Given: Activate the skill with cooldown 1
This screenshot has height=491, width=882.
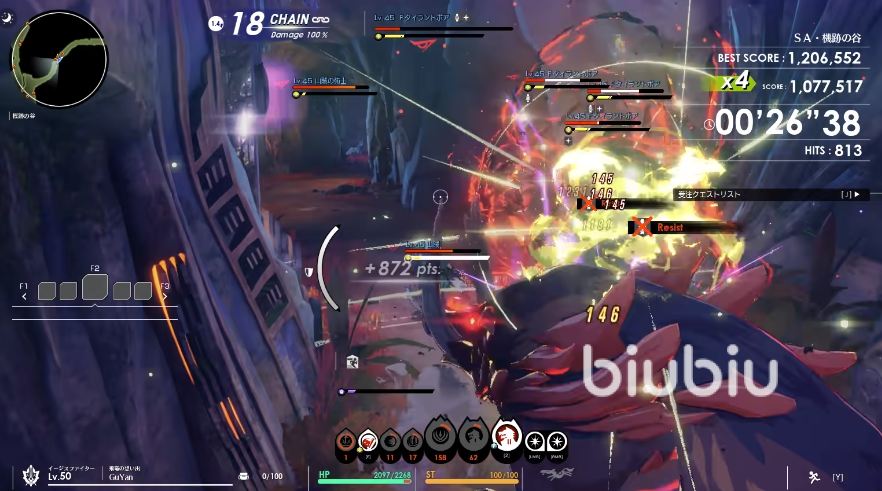Looking at the screenshot, I should (345, 440).
